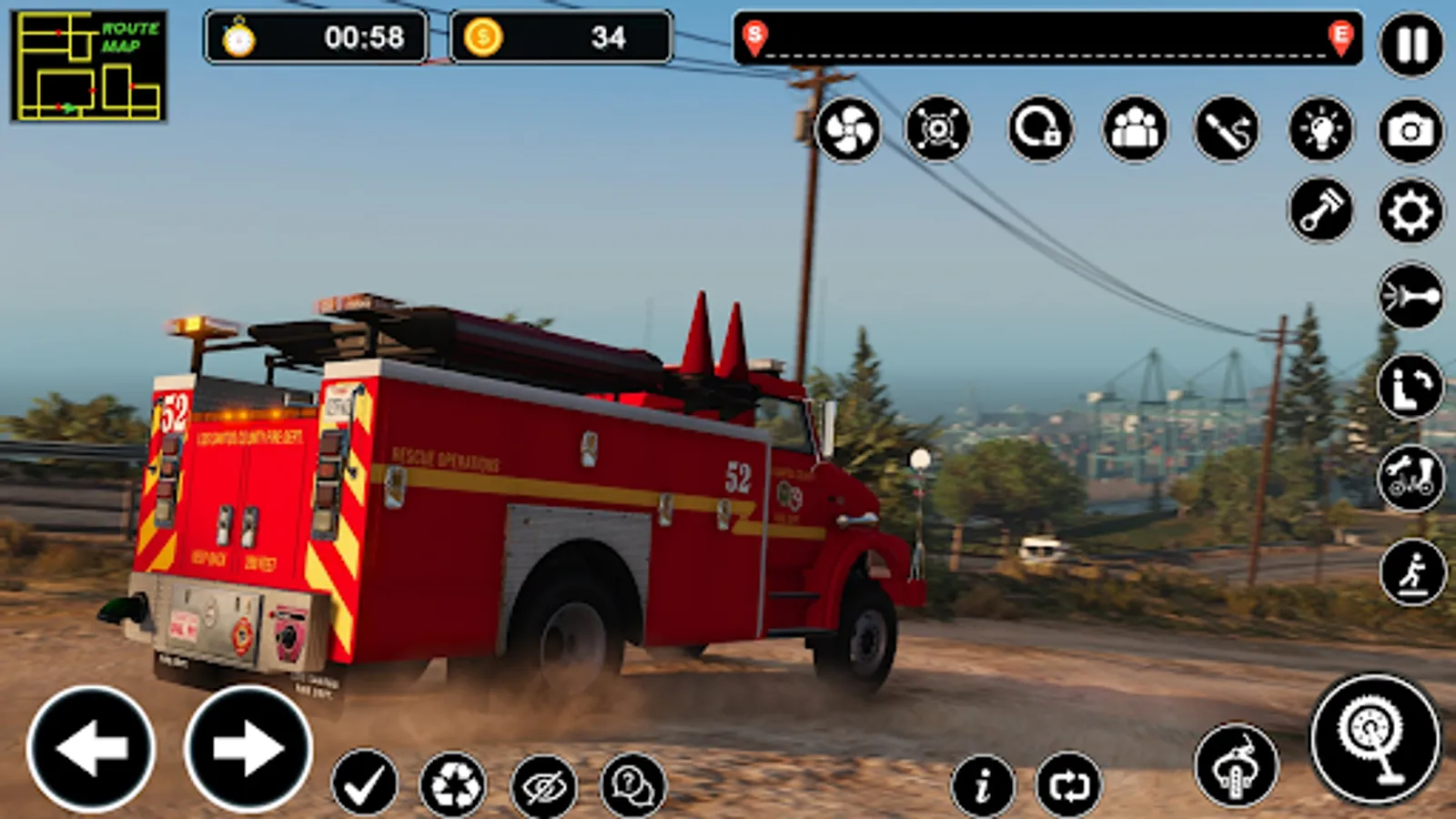The image size is (1456, 819).
Task: Open the passengers icon
Action: [x=1136, y=129]
